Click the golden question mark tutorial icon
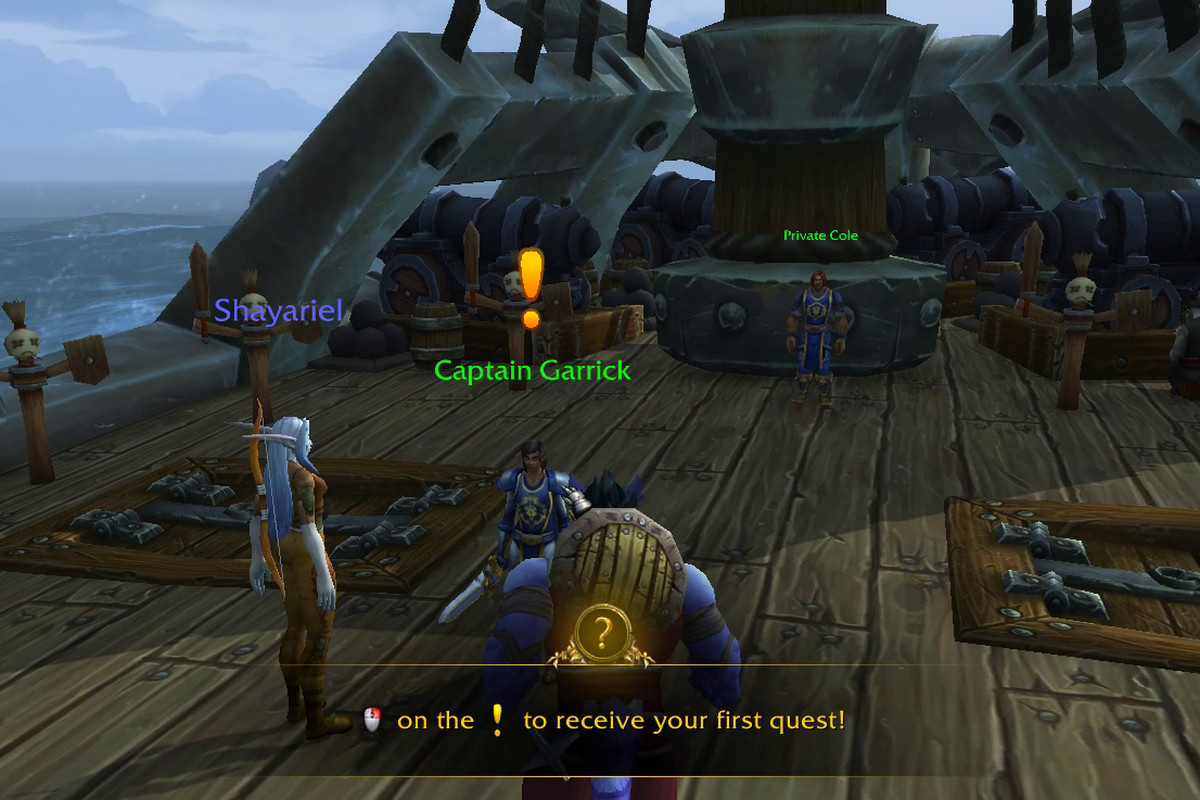This screenshot has height=800, width=1200. click(601, 634)
